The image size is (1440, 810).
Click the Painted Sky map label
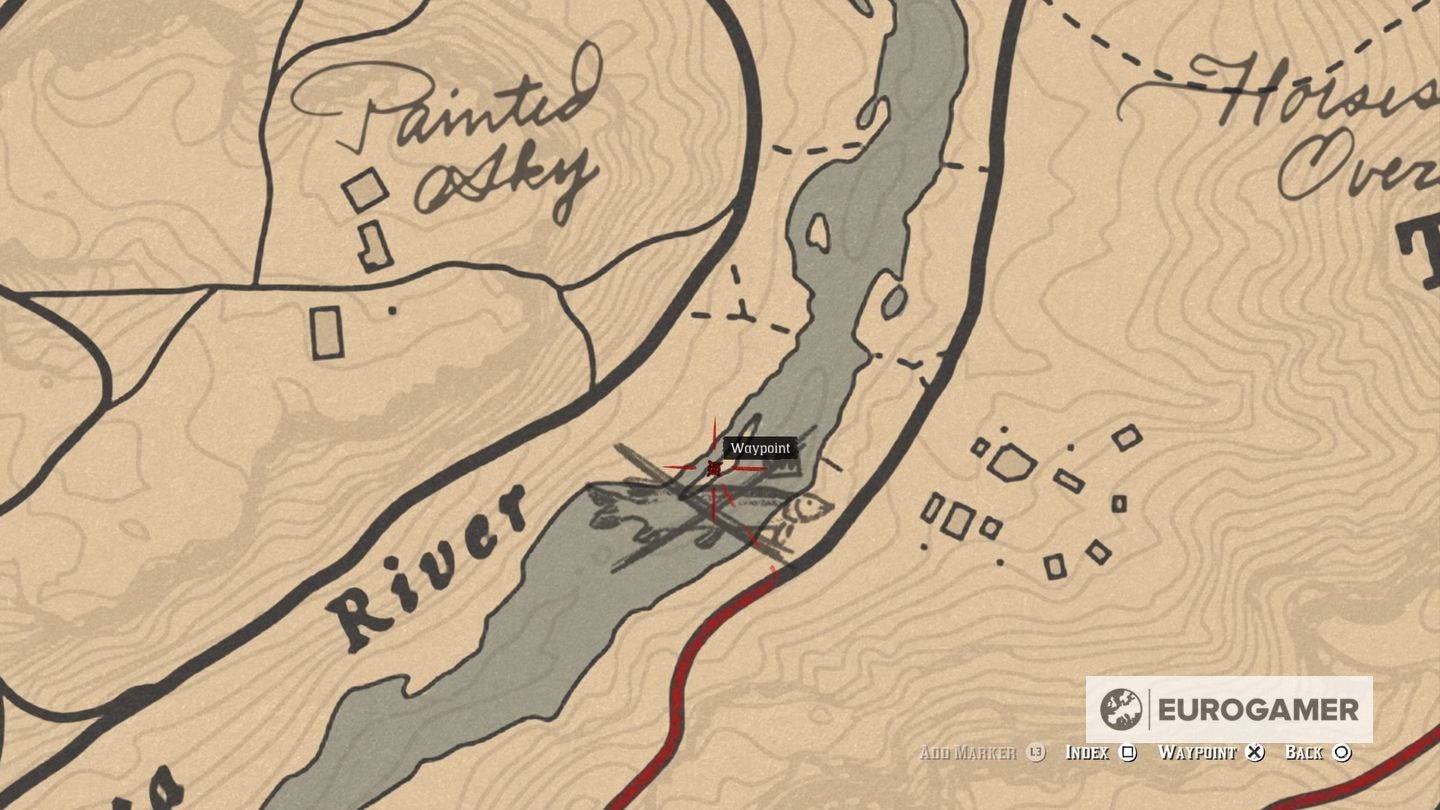point(448,130)
